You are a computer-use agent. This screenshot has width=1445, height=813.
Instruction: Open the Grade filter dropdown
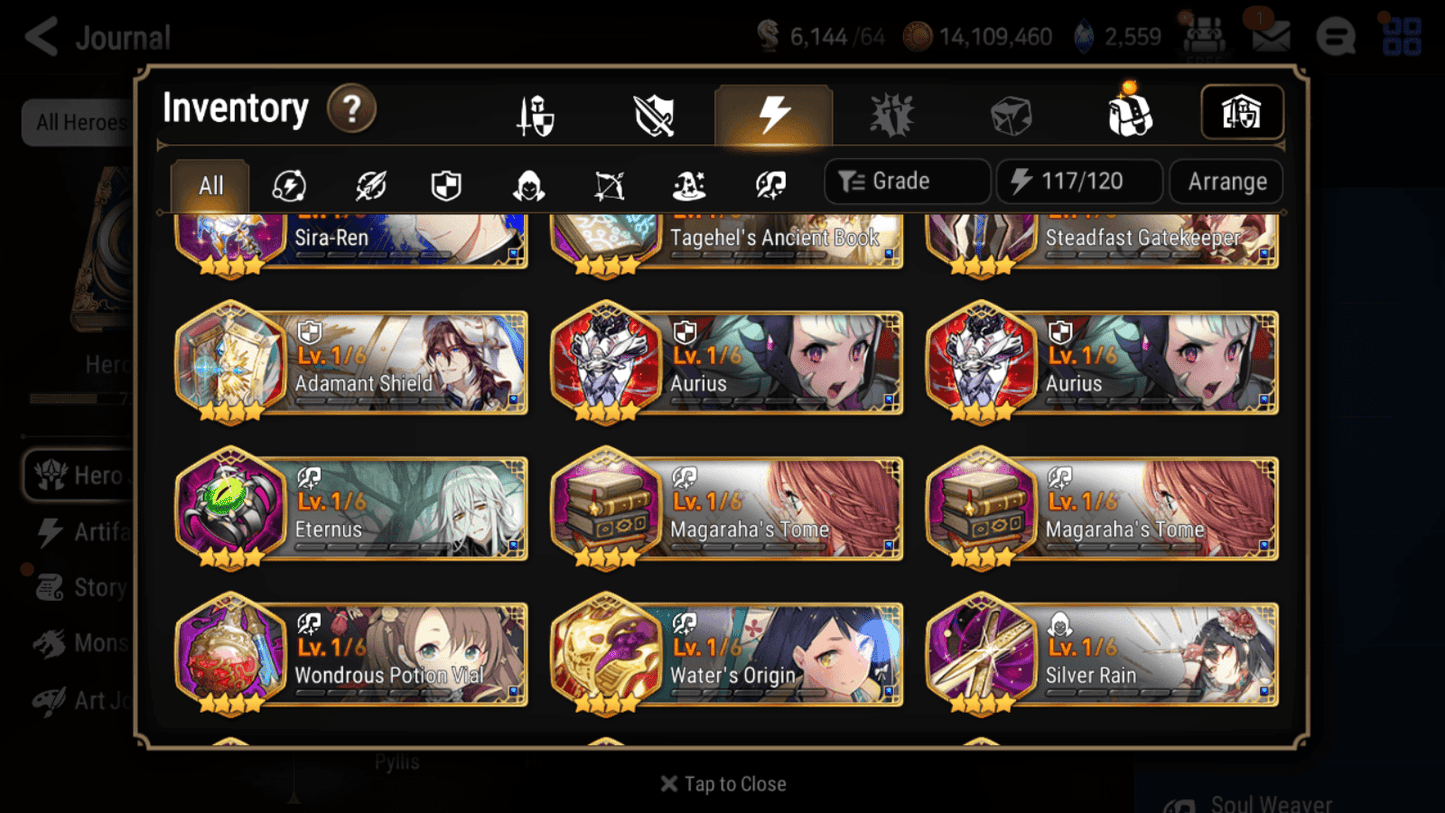coord(906,181)
